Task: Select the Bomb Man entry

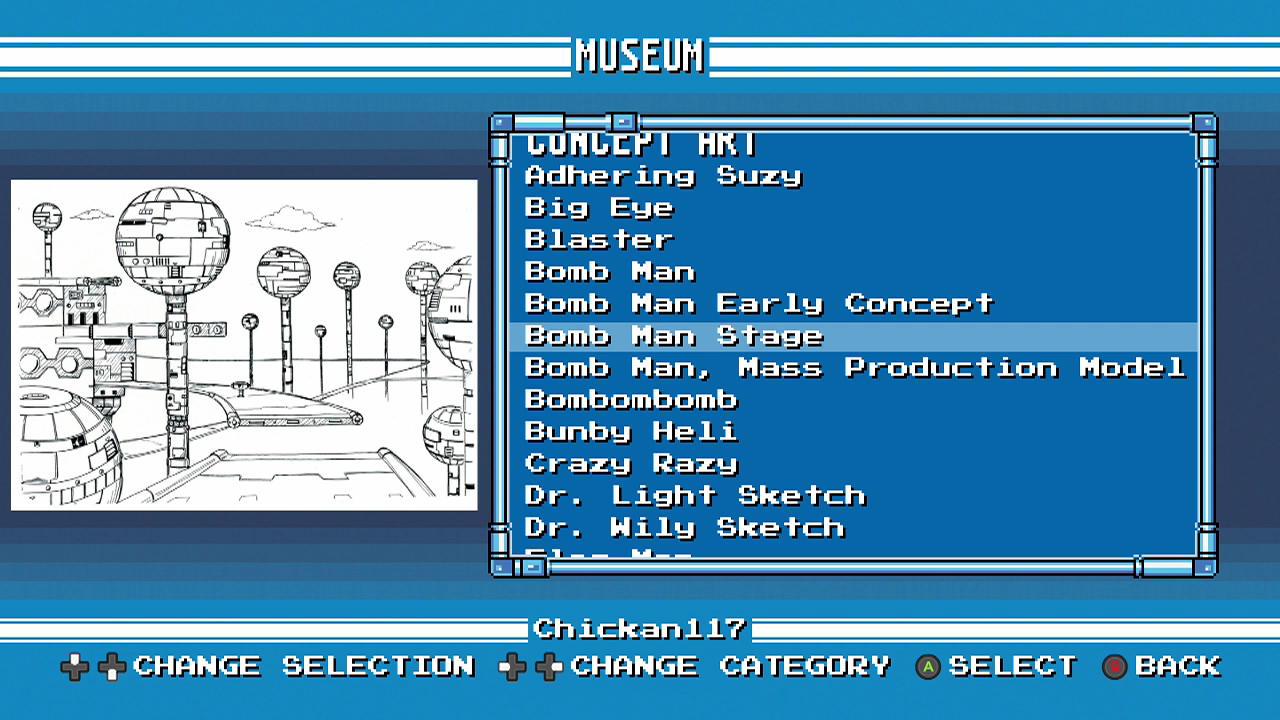Action: [610, 272]
